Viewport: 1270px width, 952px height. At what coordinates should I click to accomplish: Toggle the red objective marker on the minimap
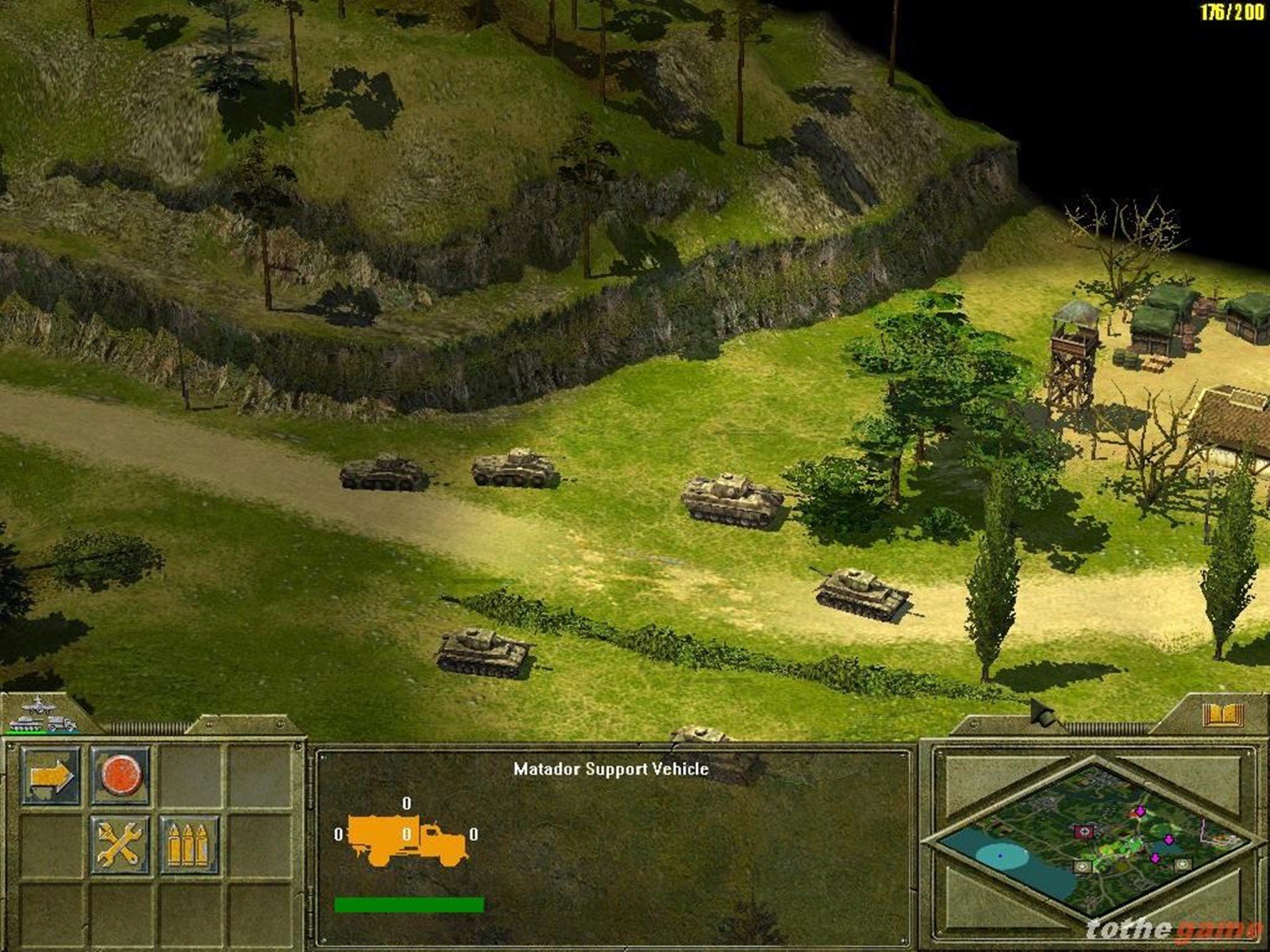tap(1085, 831)
